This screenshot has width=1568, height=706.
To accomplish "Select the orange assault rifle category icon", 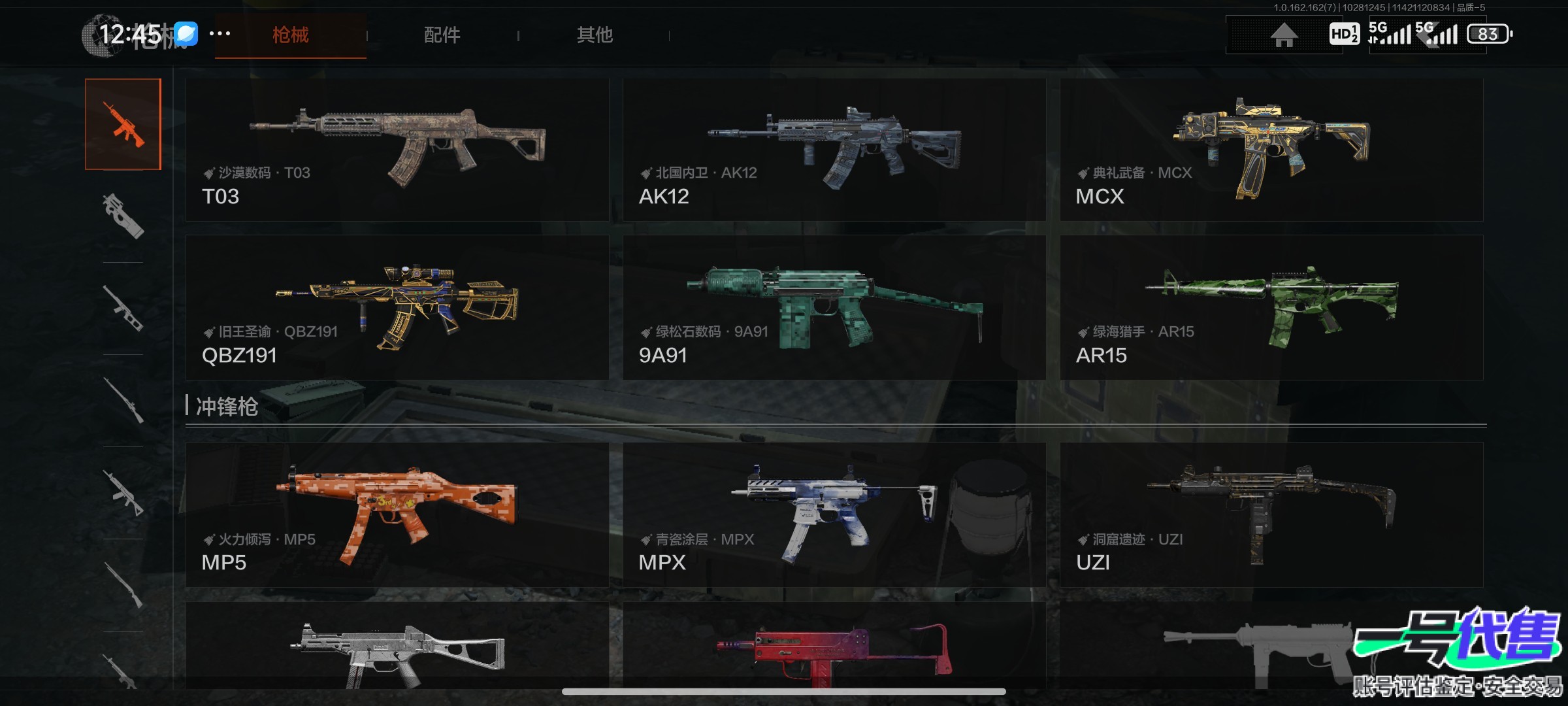I will click(123, 124).
